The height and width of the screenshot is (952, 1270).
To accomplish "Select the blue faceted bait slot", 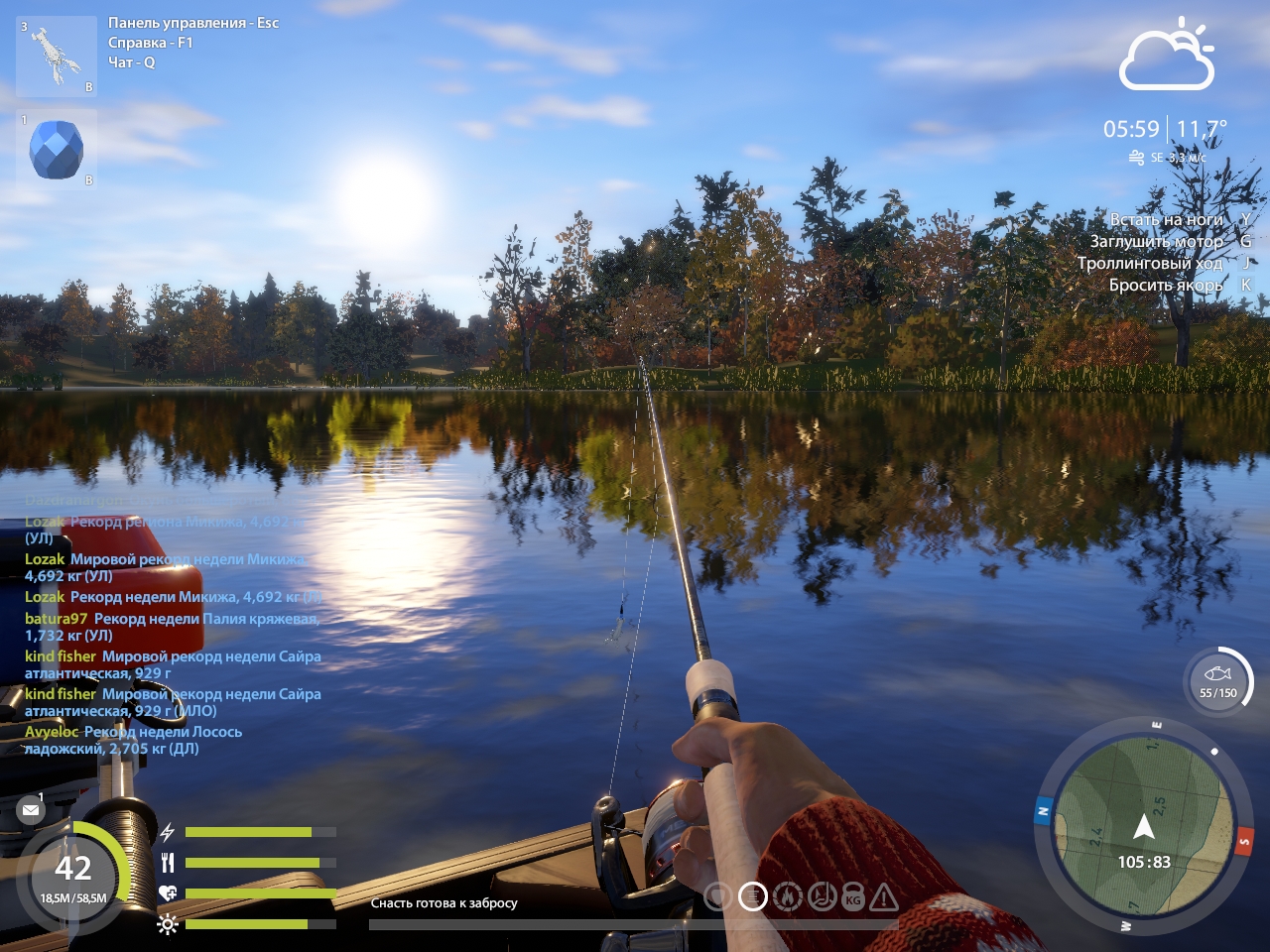I will [x=57, y=149].
